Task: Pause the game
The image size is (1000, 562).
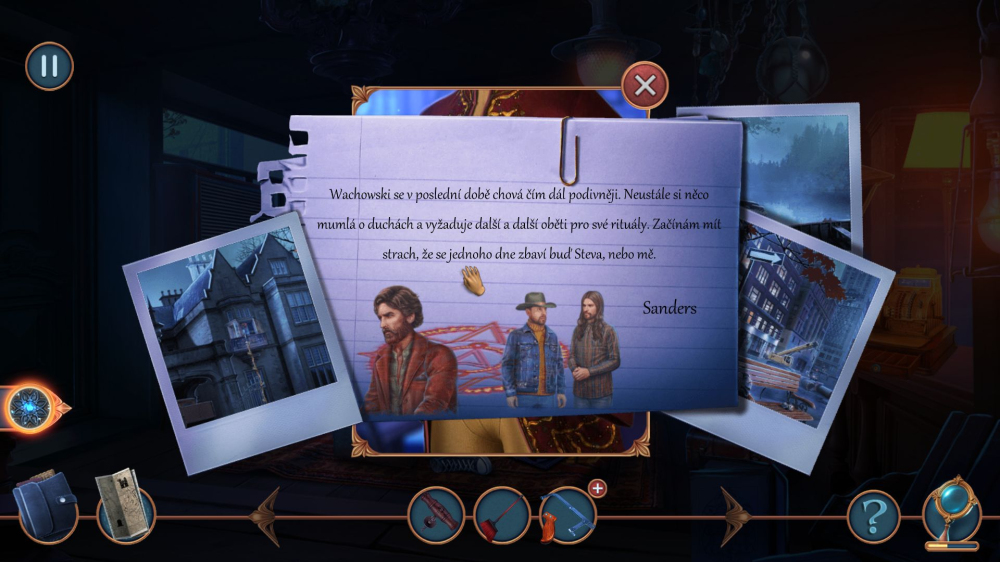Action: pos(49,66)
